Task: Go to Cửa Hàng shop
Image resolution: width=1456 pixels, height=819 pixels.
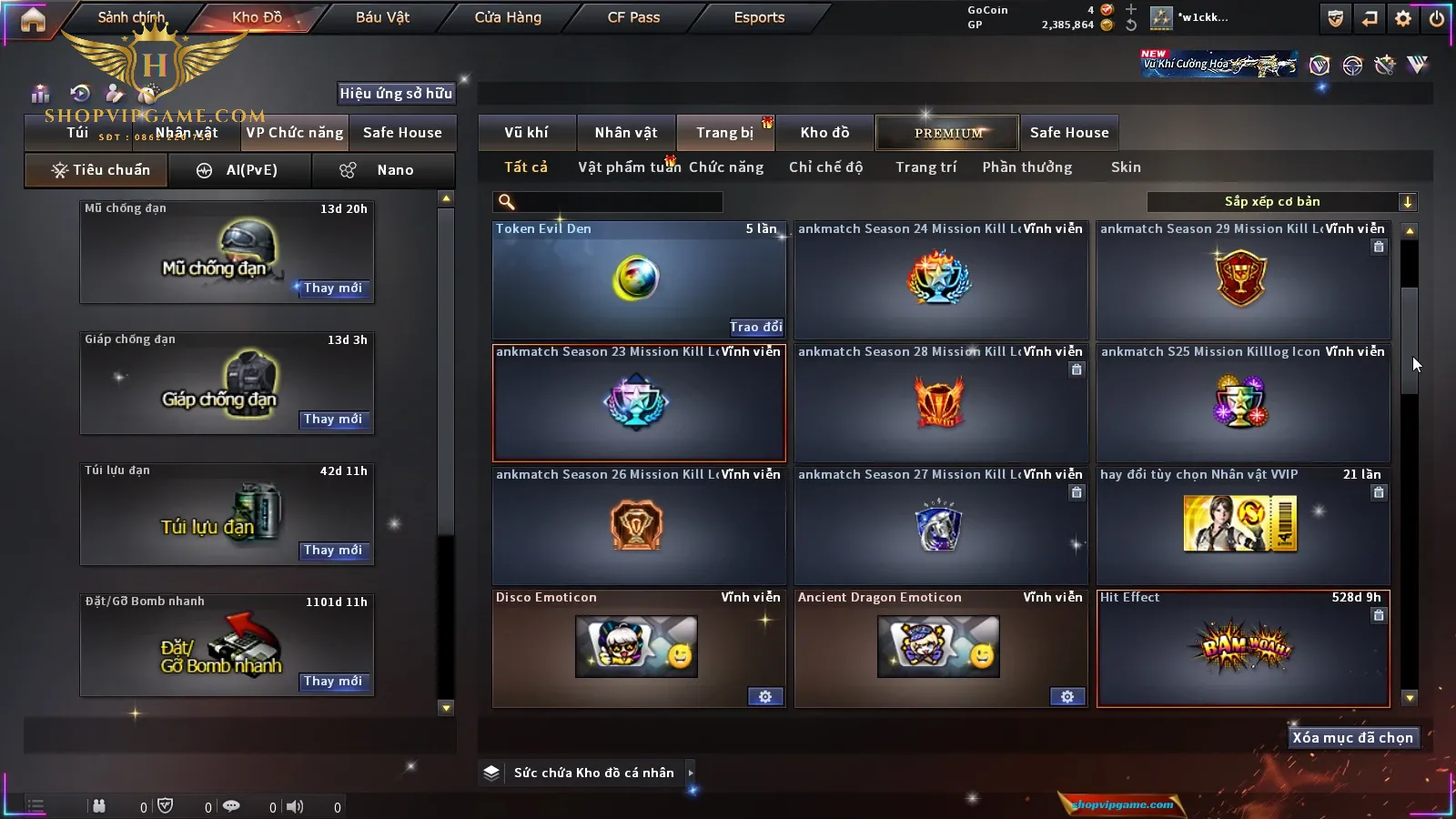Action: pyautogui.click(x=508, y=17)
